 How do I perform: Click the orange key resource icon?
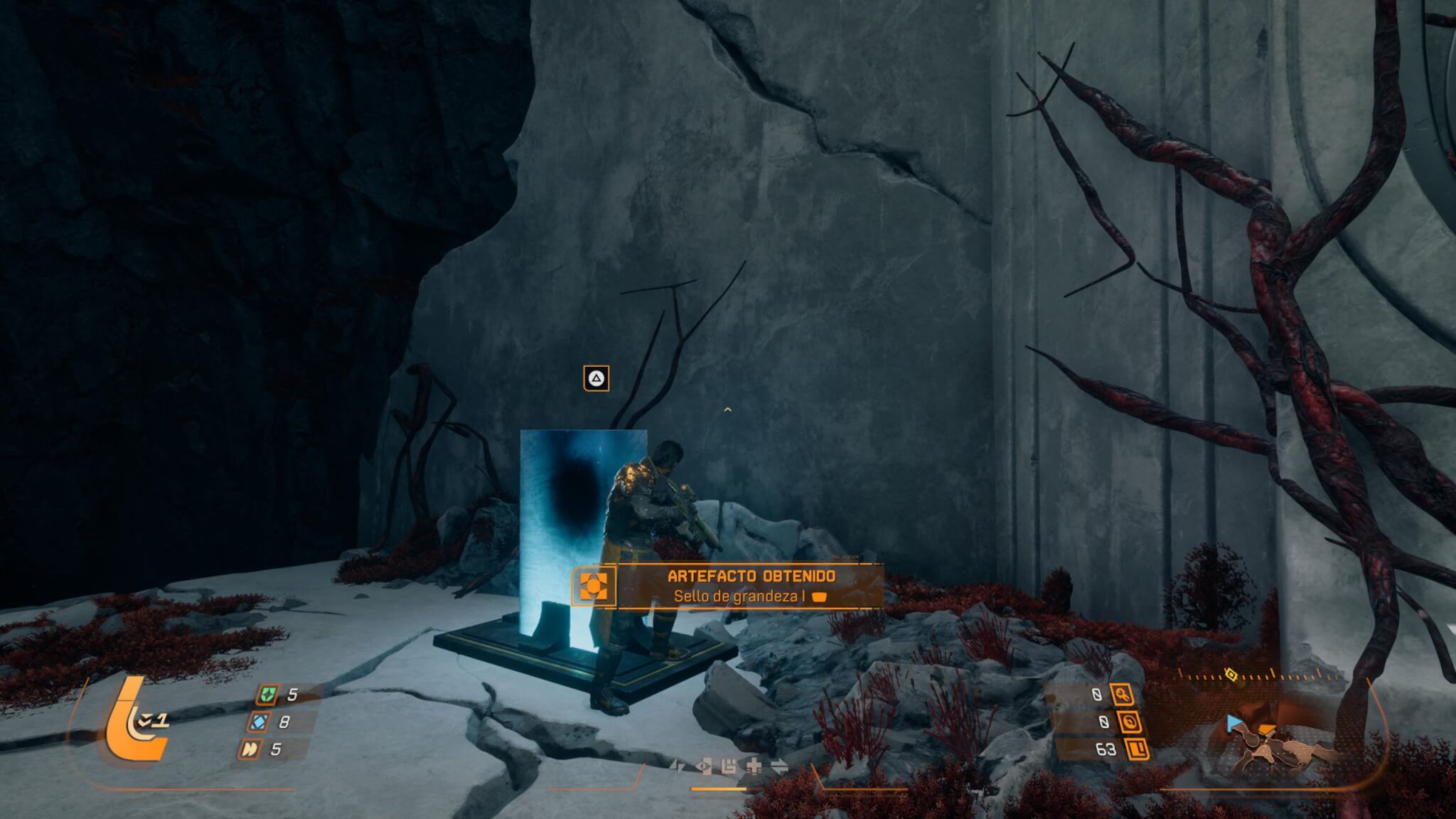click(x=1123, y=695)
